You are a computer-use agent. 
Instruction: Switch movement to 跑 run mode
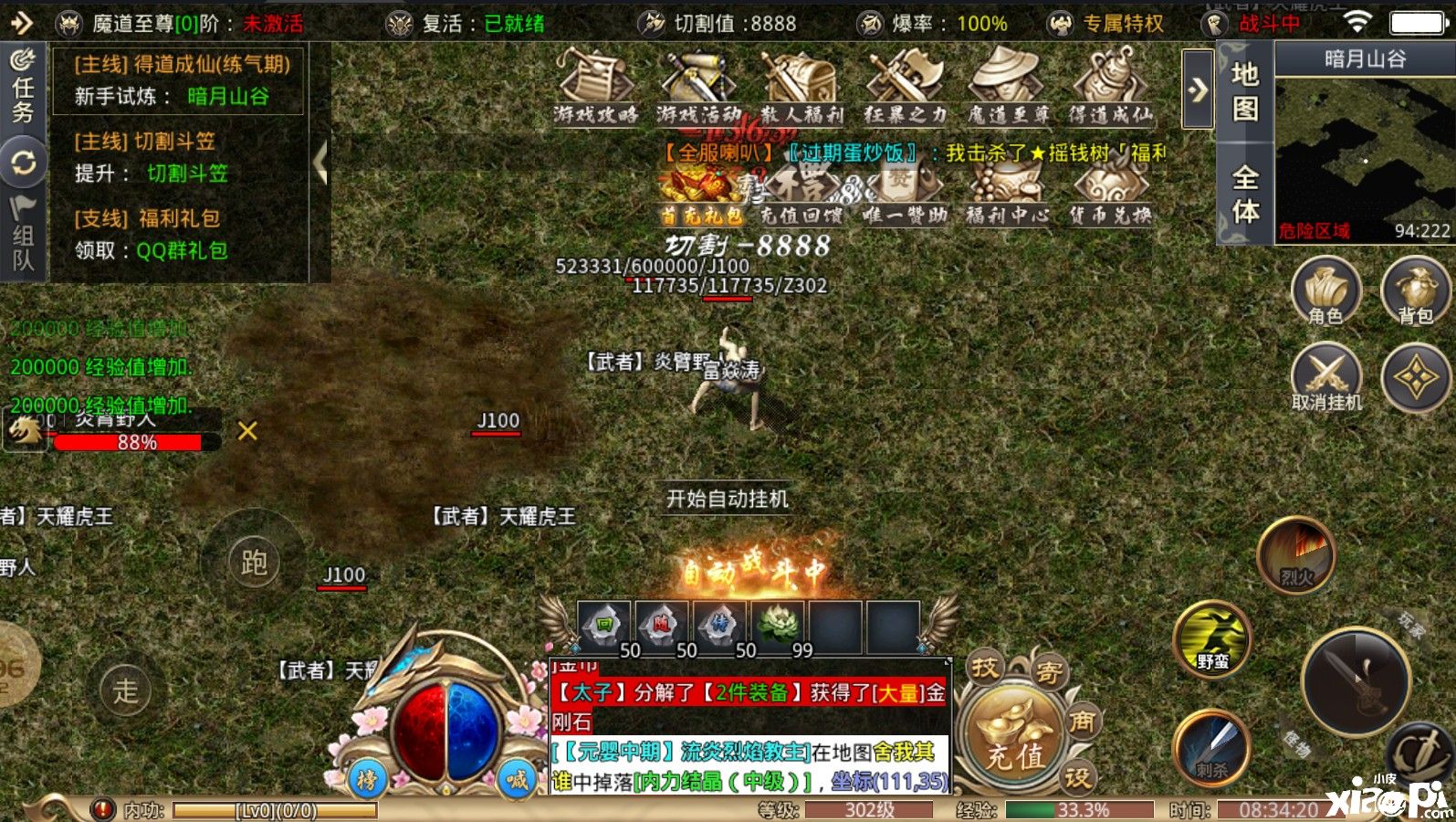(254, 562)
